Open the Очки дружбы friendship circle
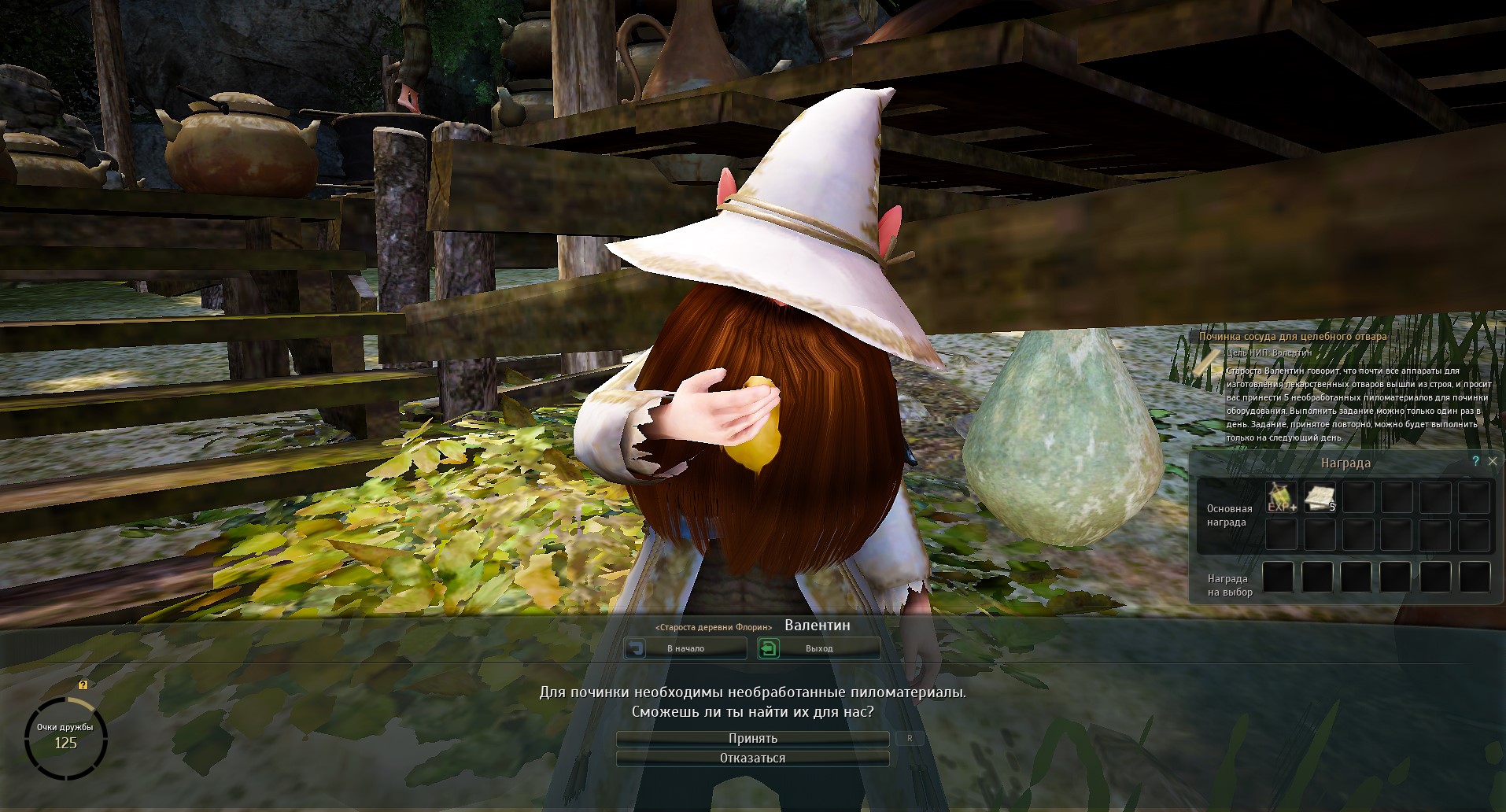Screen dimensions: 1506x812 point(65,738)
